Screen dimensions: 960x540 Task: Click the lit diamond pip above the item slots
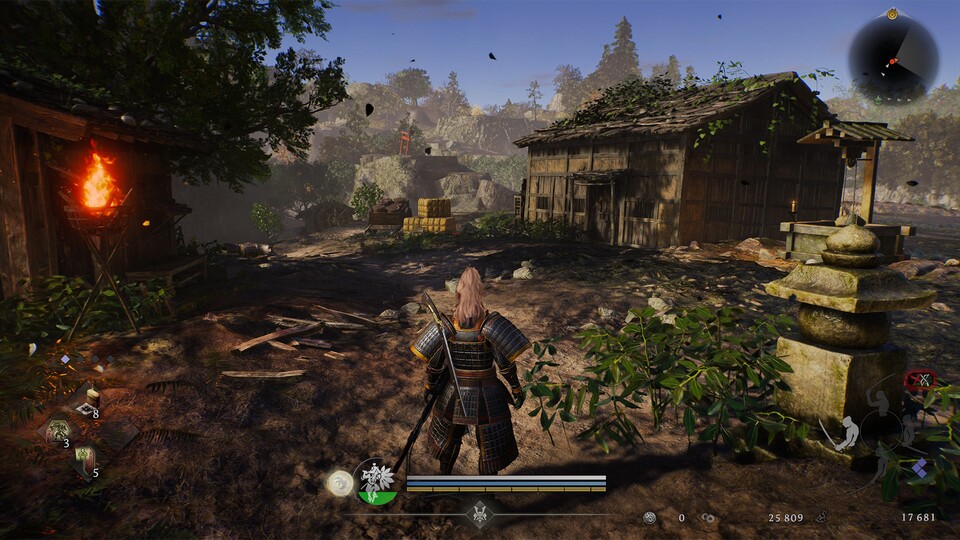coord(65,359)
